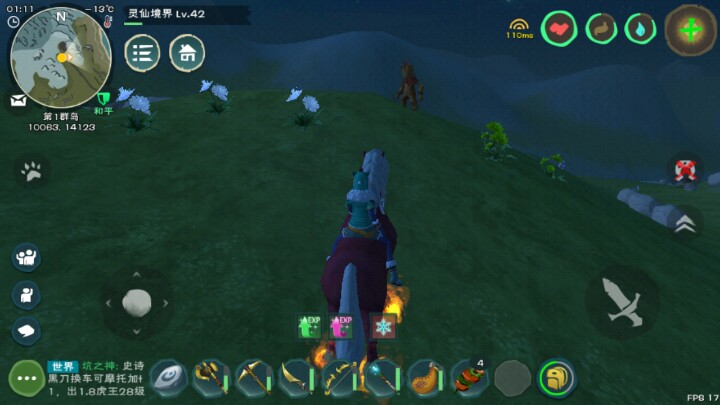Click the red lifebuoy rescue icon
This screenshot has height=405, width=720.
684,170
